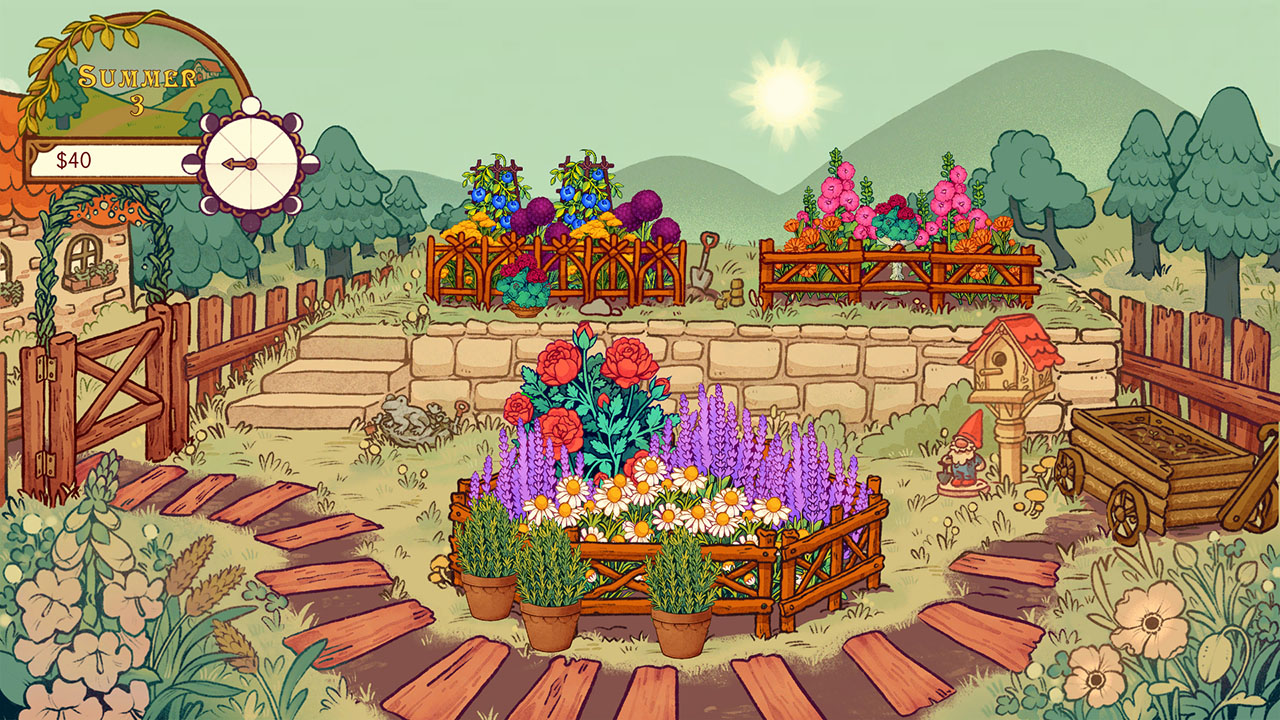Click the clock's arrow hand

[238, 164]
